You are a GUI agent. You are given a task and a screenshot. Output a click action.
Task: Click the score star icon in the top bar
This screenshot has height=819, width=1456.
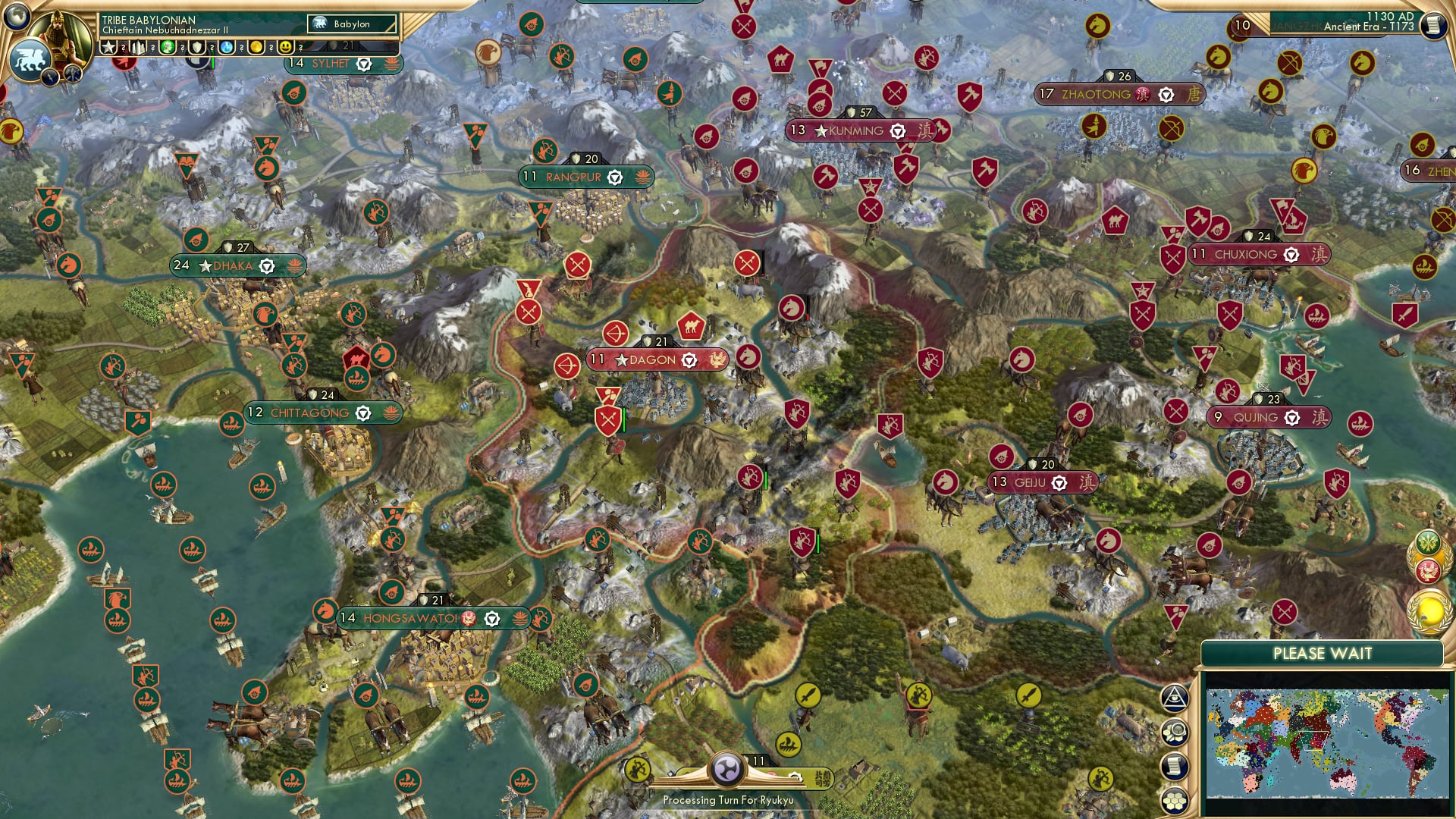pyautogui.click(x=109, y=47)
